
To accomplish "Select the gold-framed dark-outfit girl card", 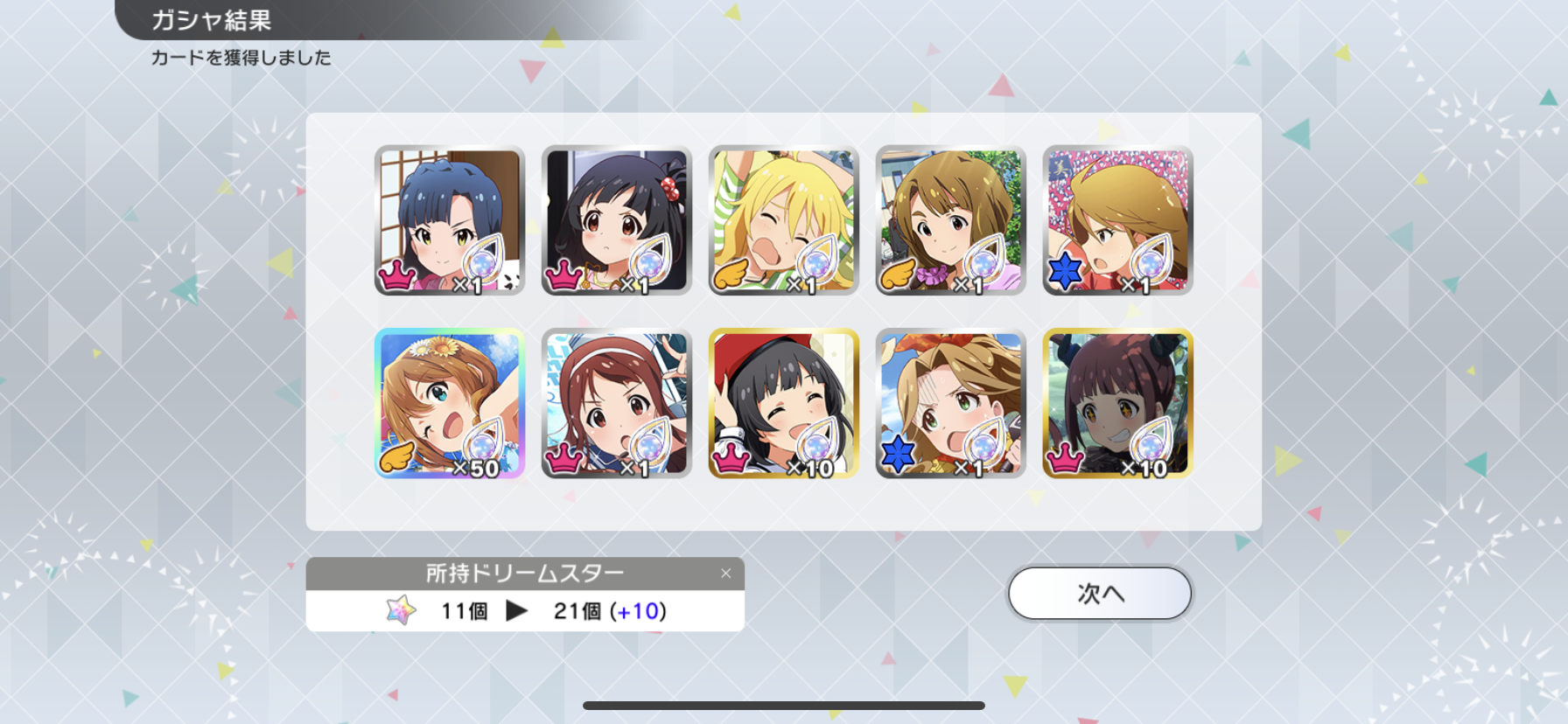I will pyautogui.click(x=1118, y=403).
